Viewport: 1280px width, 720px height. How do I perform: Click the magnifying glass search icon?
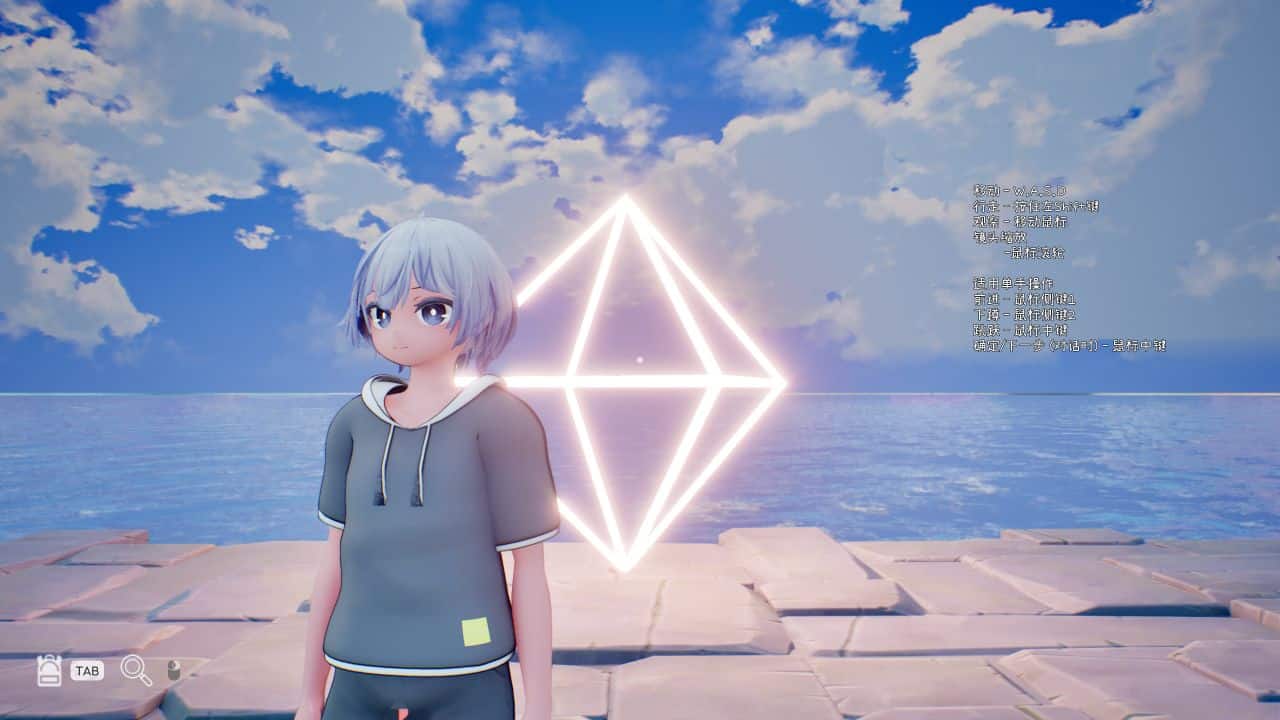(135, 670)
